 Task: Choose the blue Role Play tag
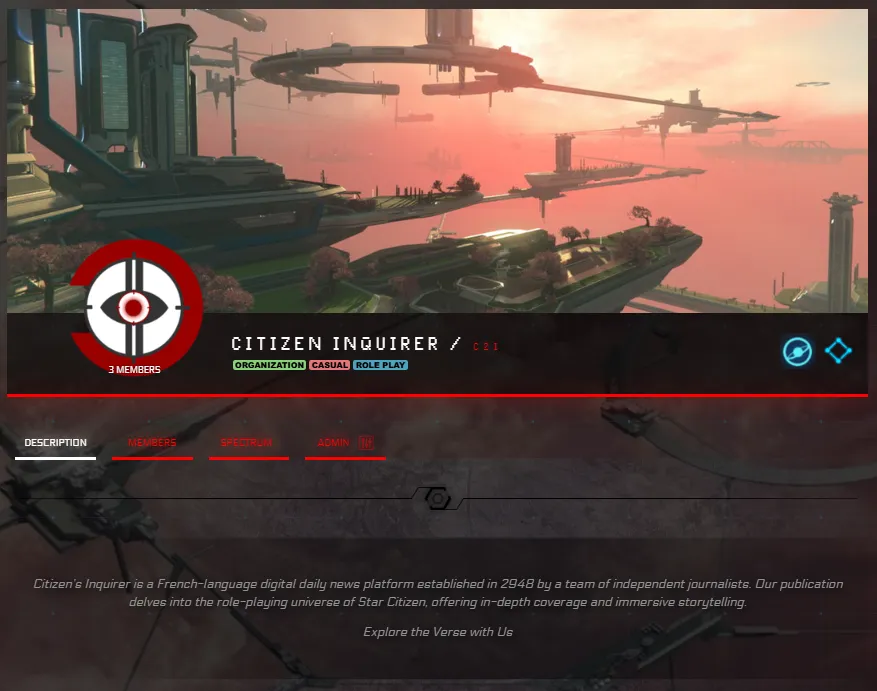point(380,365)
